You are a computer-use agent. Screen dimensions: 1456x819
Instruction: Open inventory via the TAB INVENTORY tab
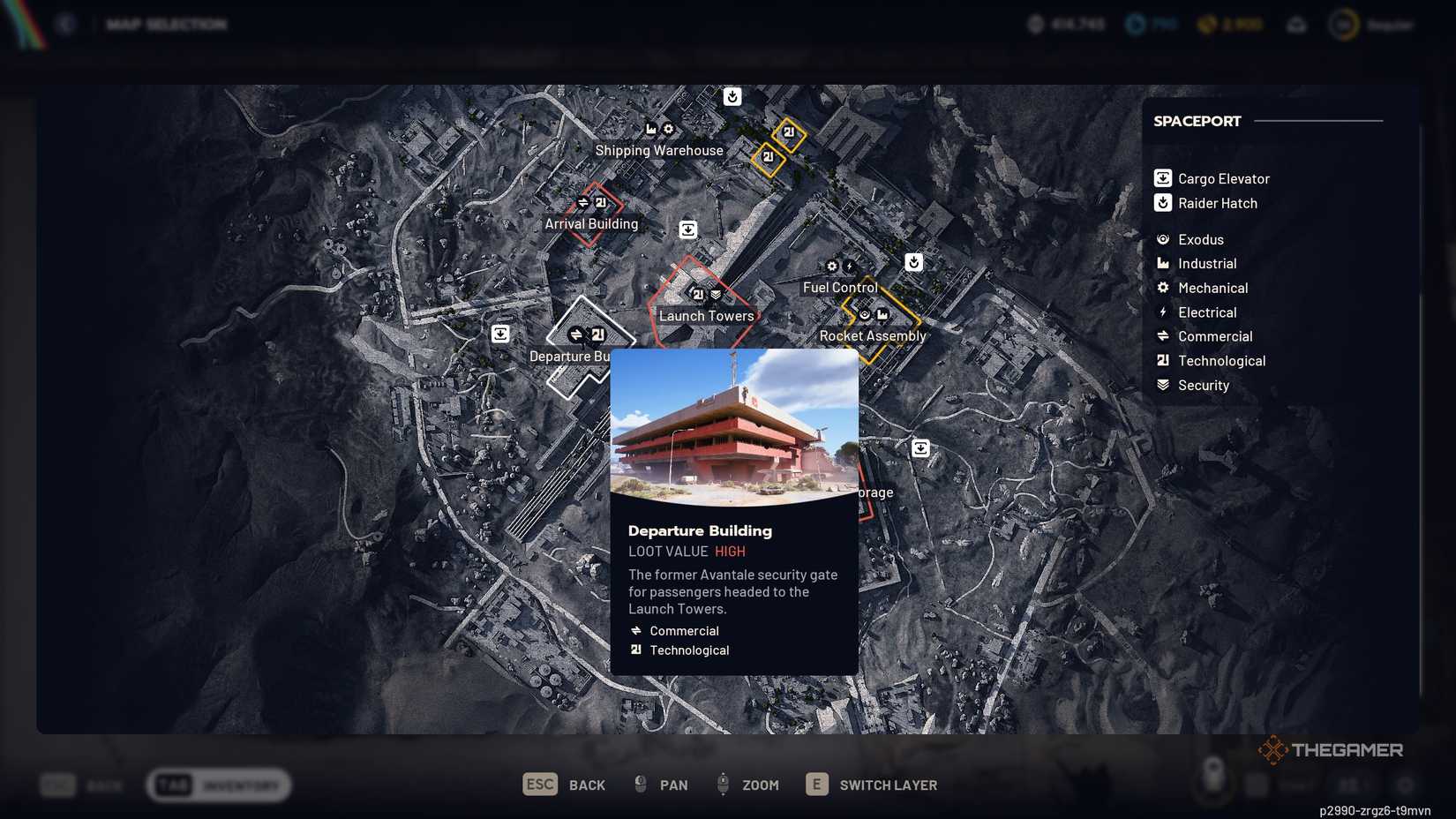click(x=219, y=785)
